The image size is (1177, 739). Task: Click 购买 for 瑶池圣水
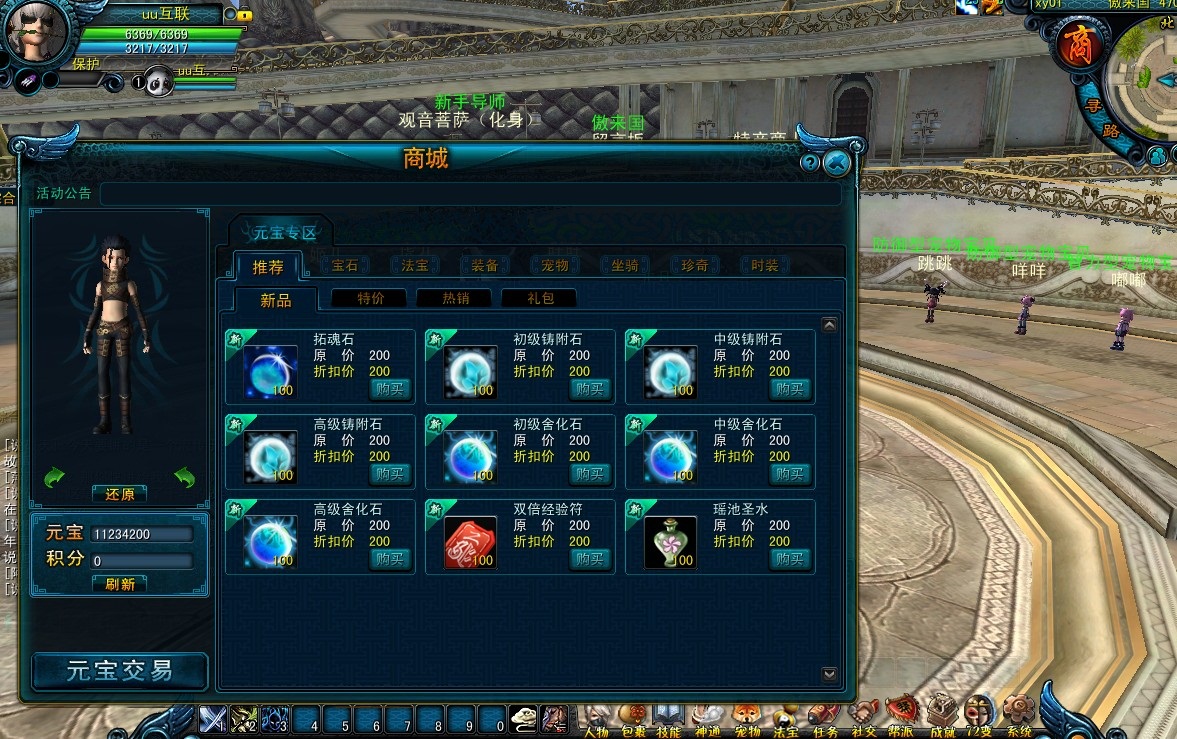point(790,559)
